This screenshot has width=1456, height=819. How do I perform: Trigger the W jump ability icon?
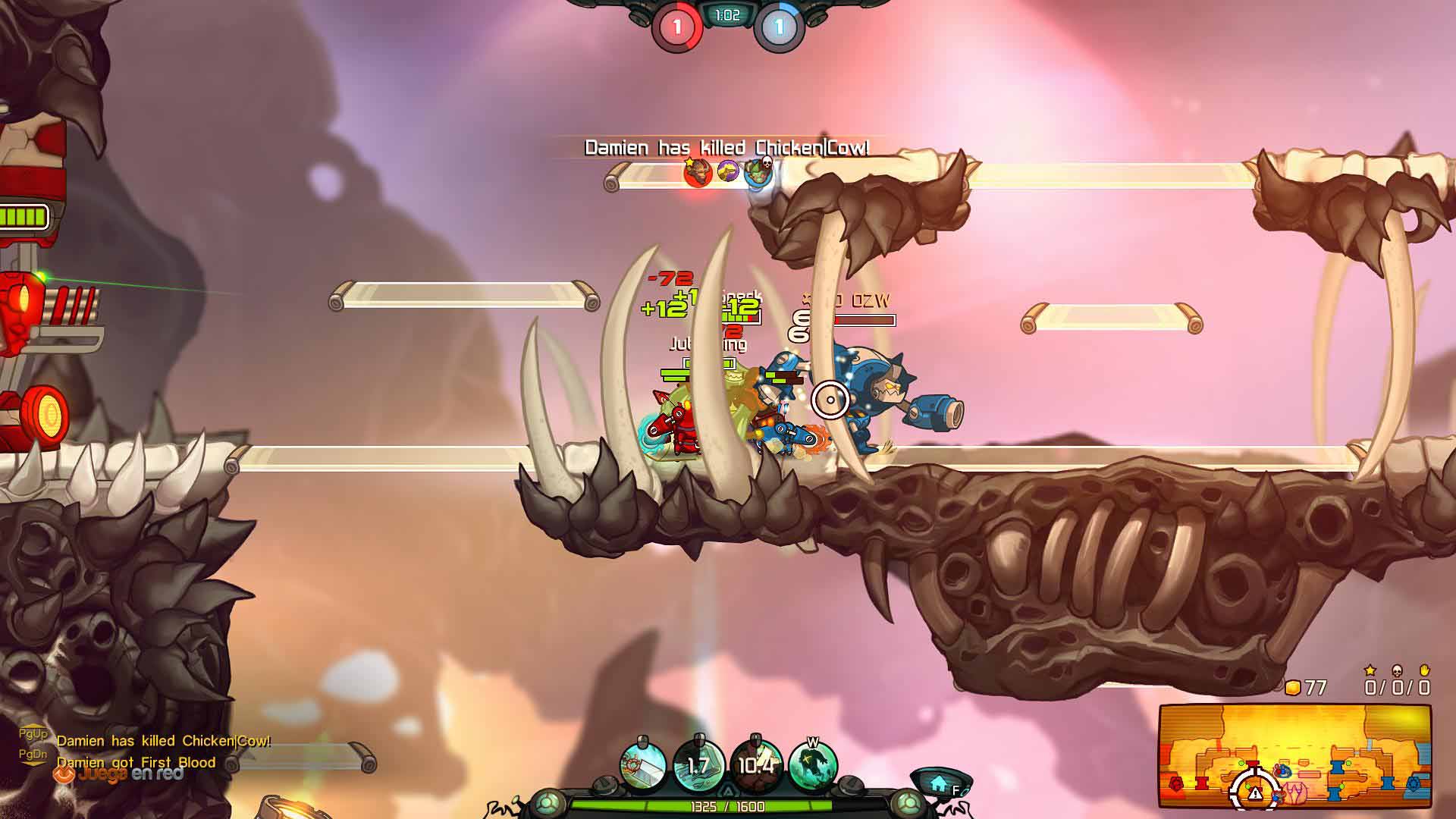813,766
